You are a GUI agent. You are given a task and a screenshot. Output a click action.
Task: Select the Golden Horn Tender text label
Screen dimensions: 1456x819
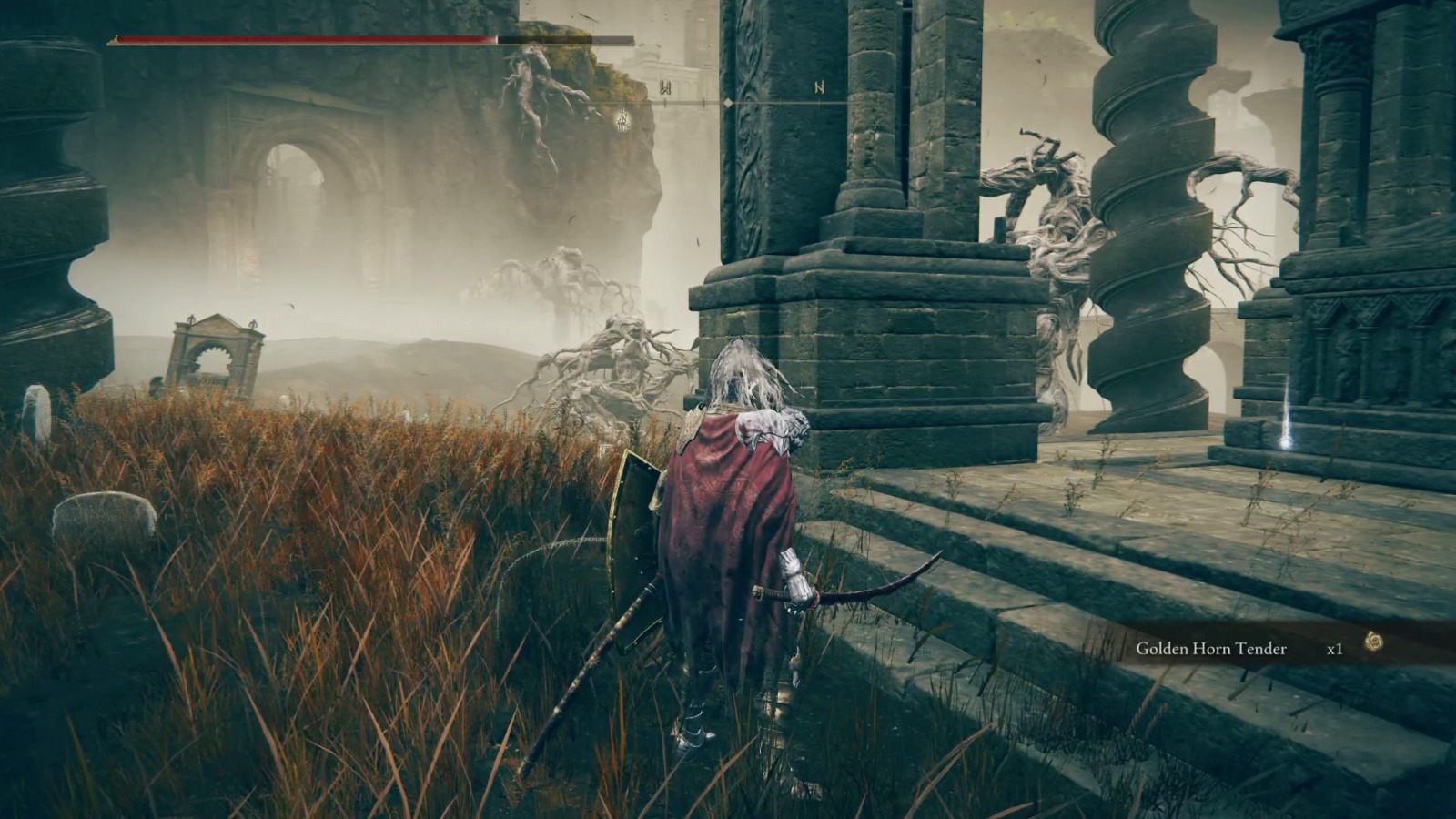pyautogui.click(x=1212, y=649)
